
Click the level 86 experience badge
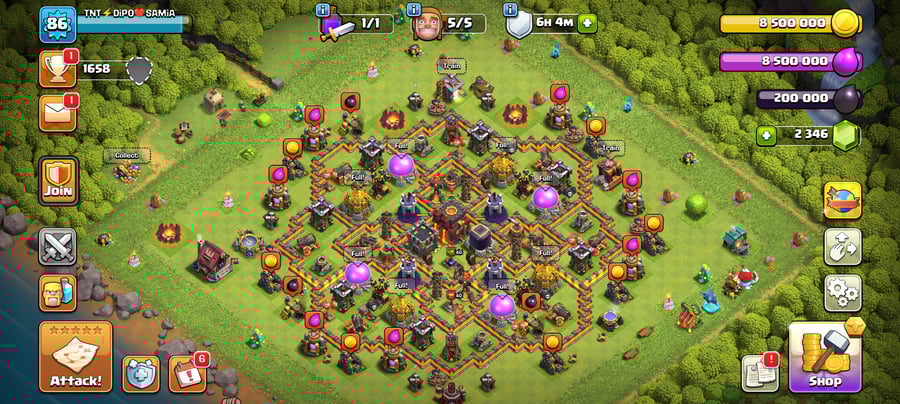[57, 24]
